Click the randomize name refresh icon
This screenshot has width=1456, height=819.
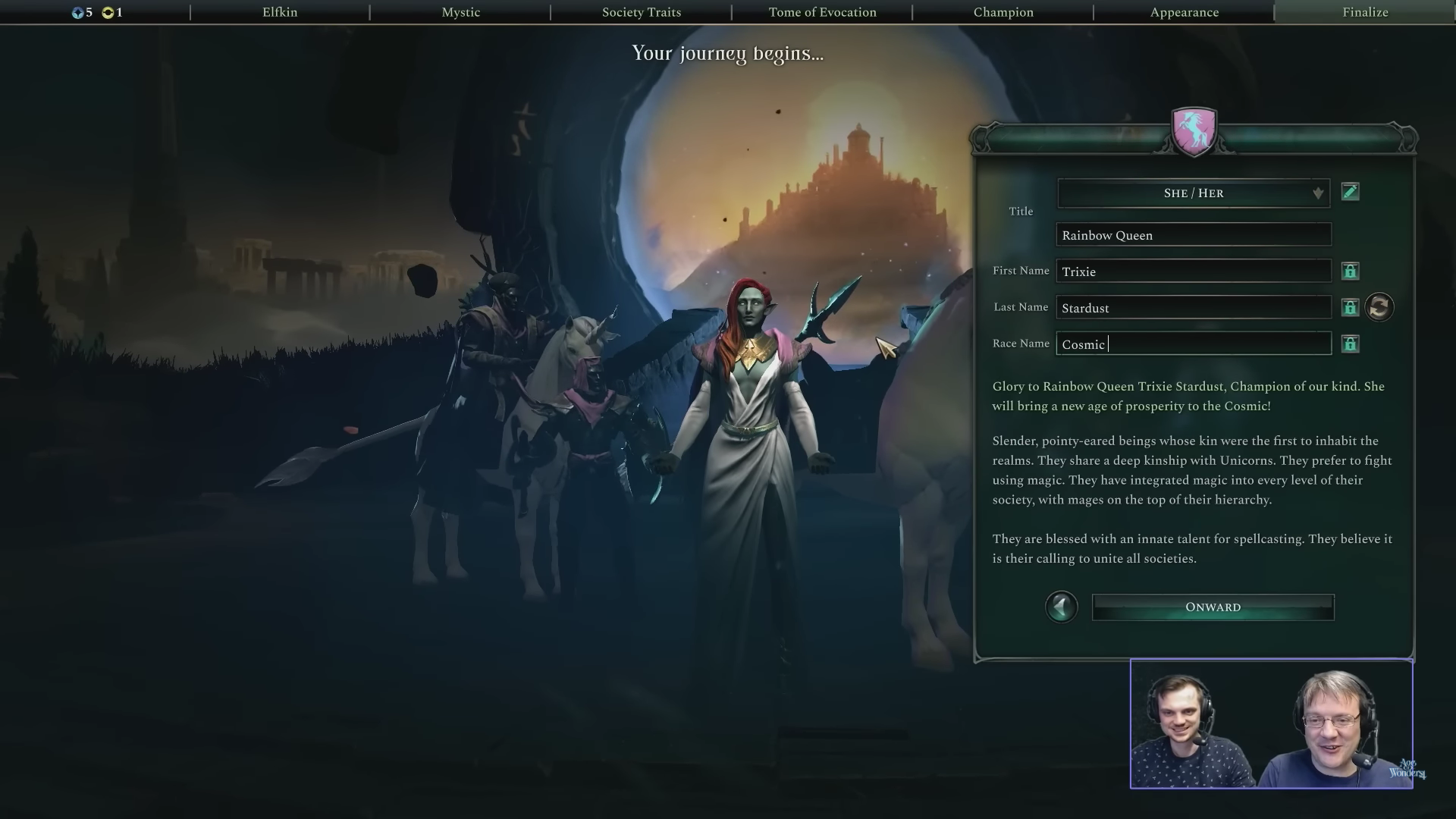(x=1379, y=306)
